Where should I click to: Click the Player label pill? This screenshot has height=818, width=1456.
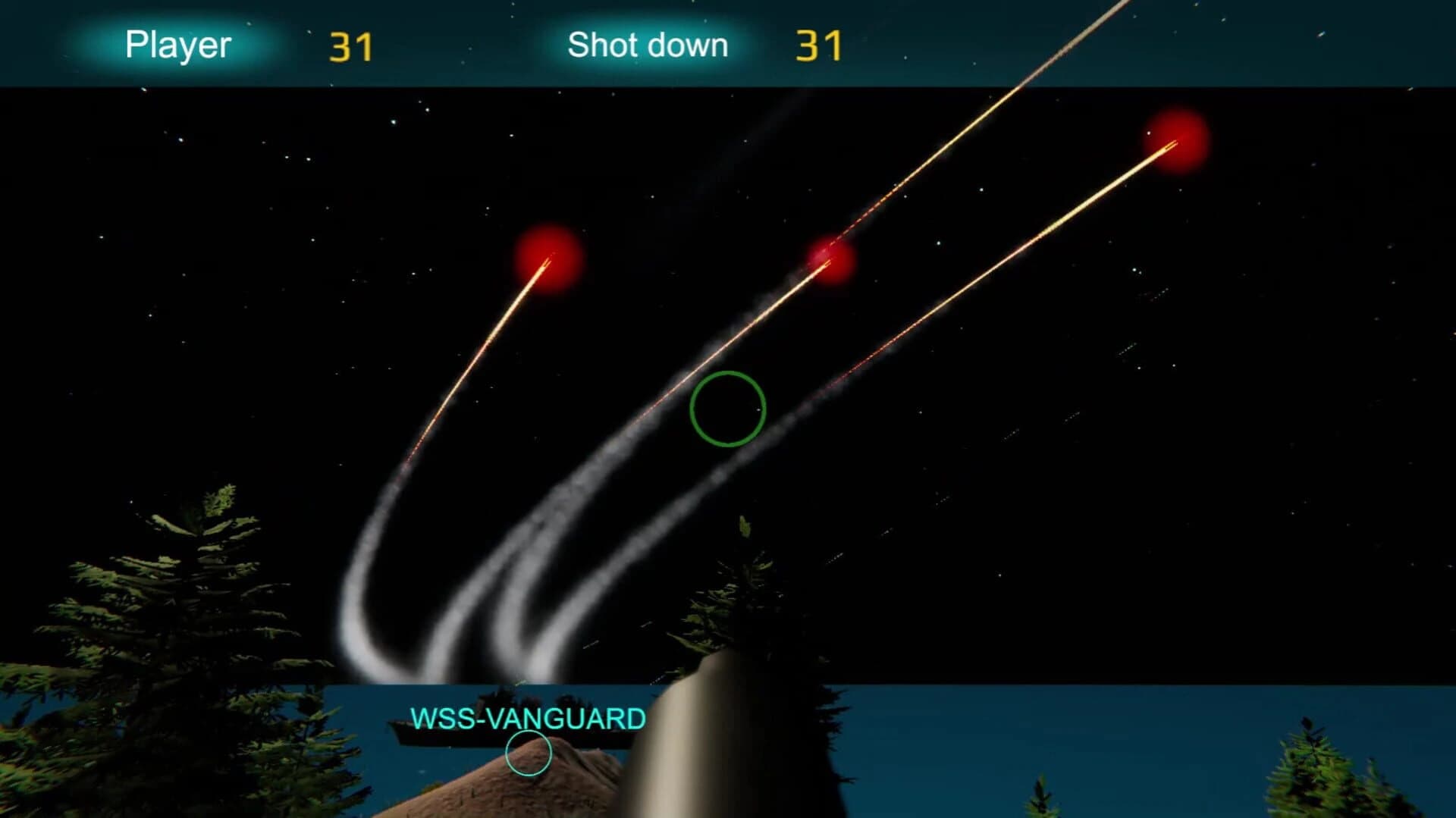tap(178, 44)
